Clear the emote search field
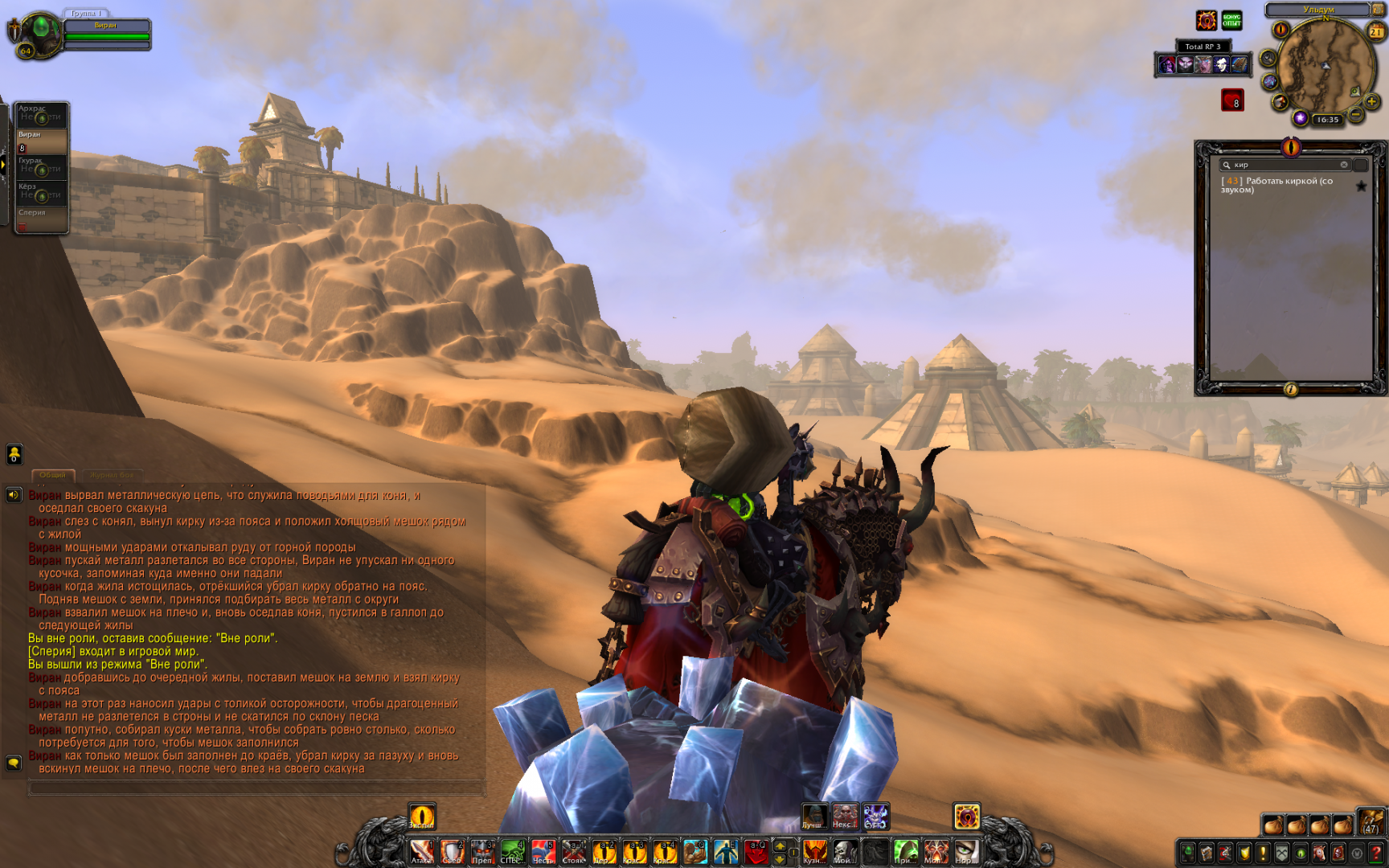 [1343, 165]
